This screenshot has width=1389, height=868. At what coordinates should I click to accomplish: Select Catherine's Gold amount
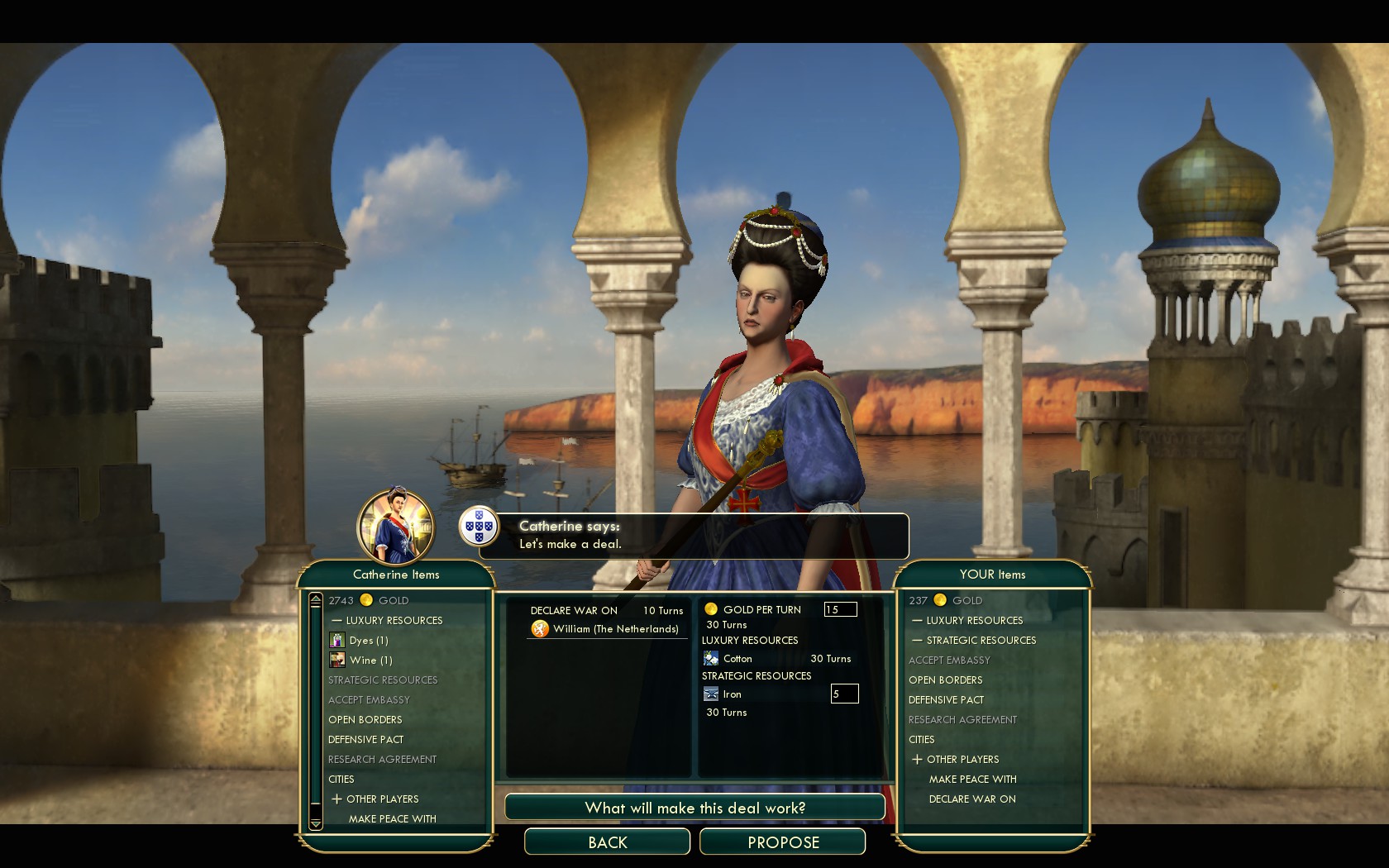(x=369, y=601)
